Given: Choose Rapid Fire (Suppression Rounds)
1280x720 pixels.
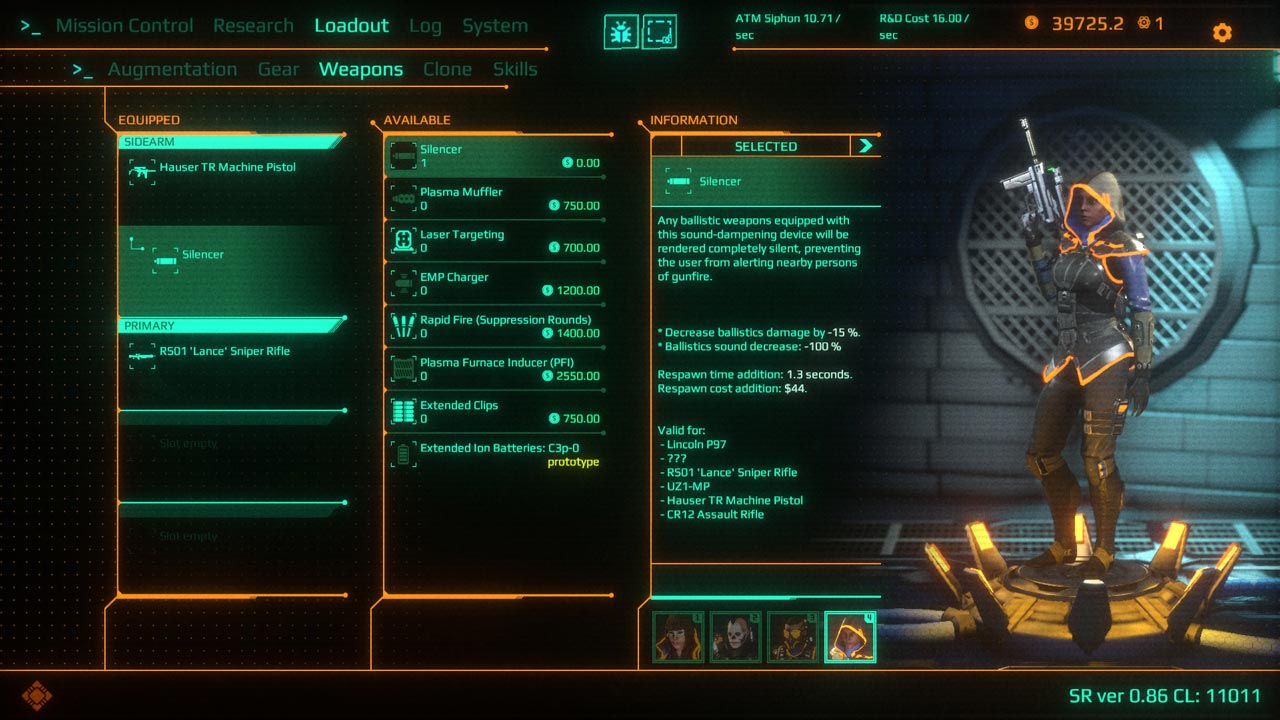Looking at the screenshot, I should click(497, 326).
